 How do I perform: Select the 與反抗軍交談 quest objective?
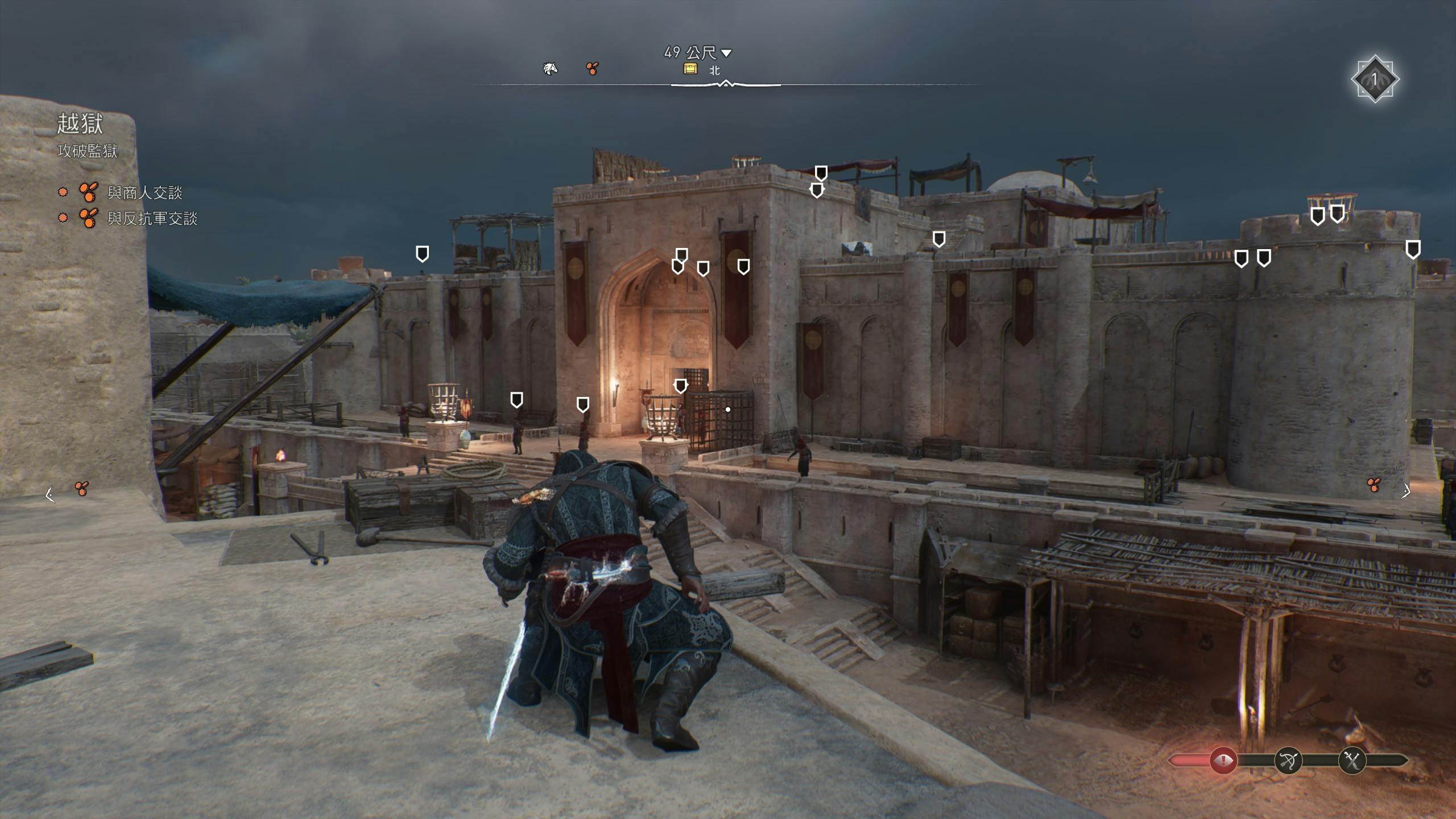[152, 218]
